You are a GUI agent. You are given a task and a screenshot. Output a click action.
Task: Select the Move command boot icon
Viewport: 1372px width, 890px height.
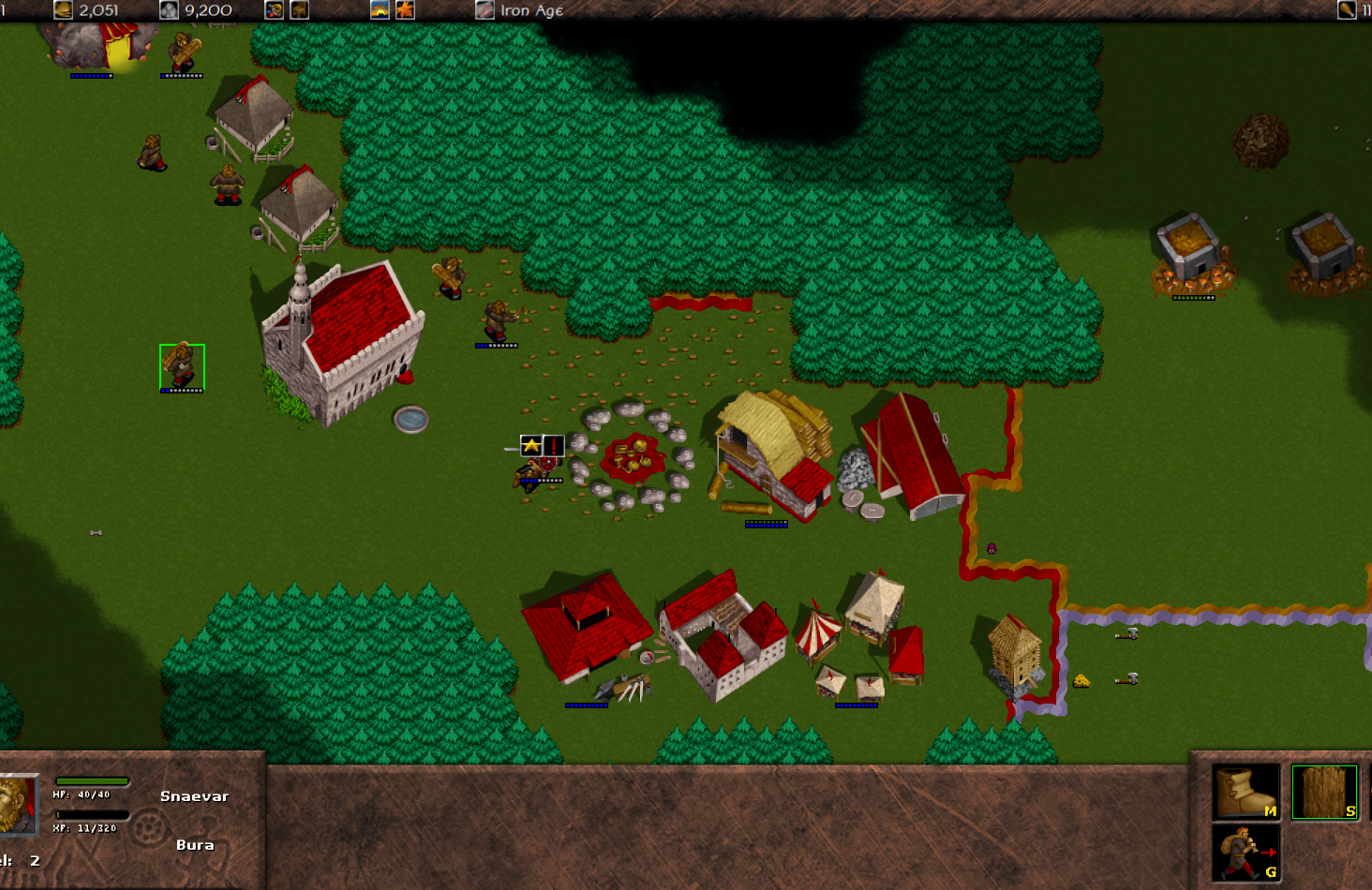coord(1246,792)
